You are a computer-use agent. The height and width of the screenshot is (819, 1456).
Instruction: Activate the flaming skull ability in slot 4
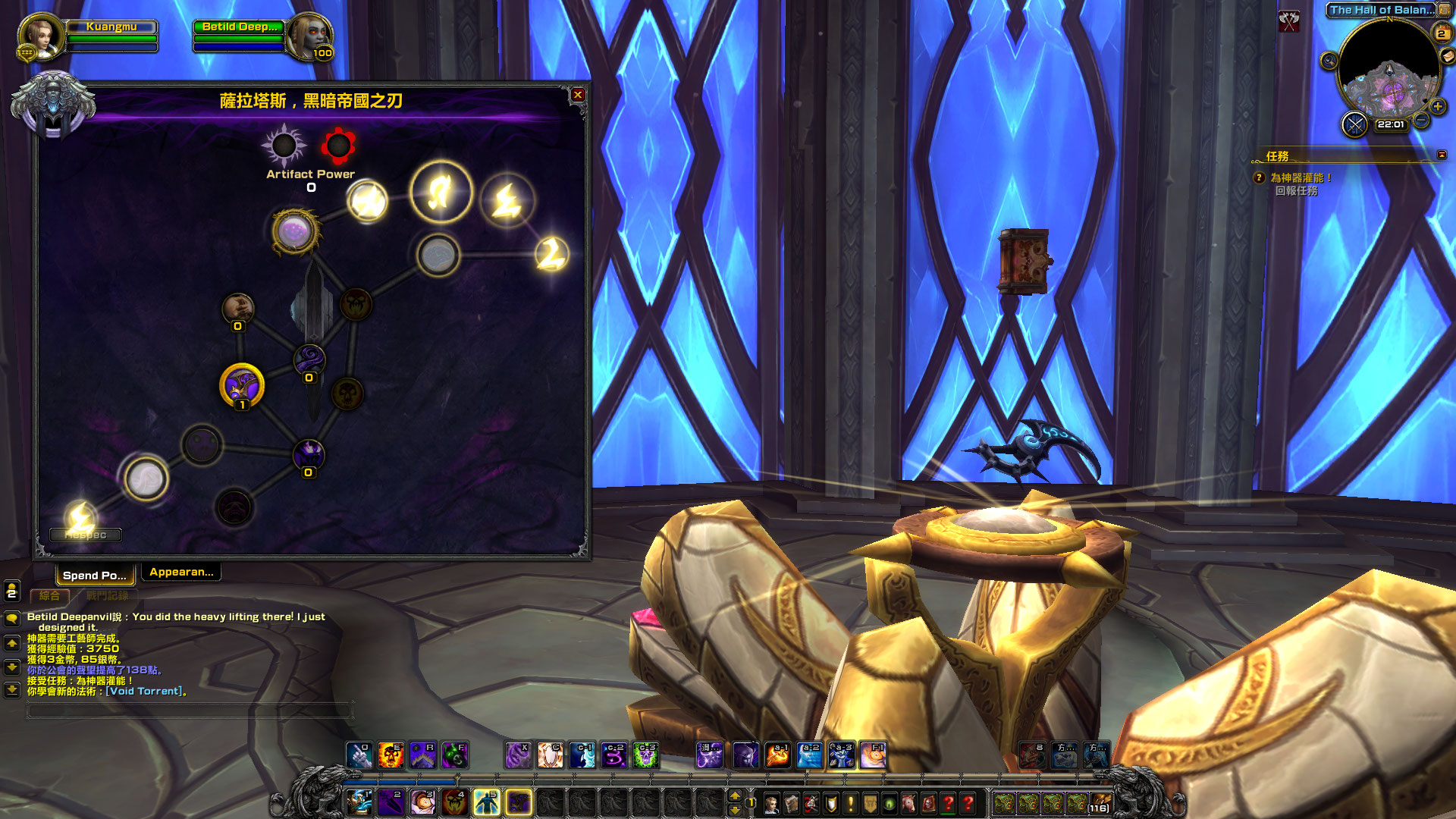tap(454, 802)
